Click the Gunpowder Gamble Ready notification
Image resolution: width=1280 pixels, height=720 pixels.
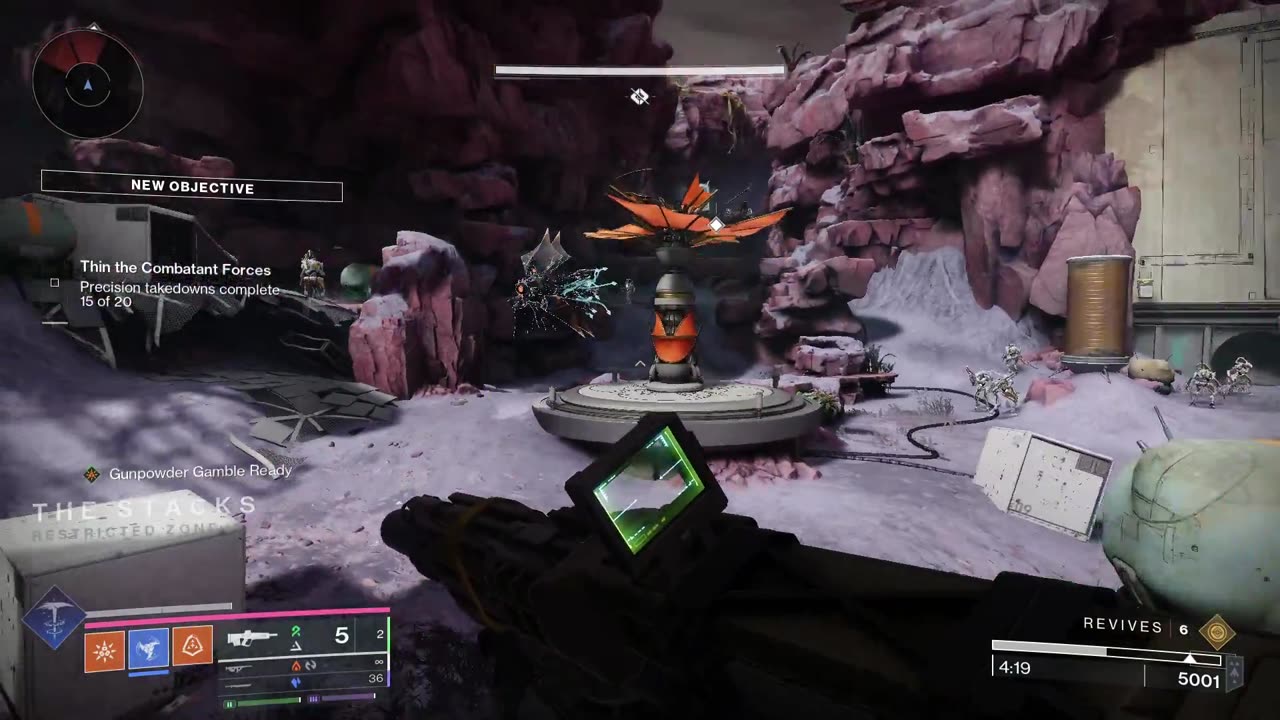[x=191, y=471]
